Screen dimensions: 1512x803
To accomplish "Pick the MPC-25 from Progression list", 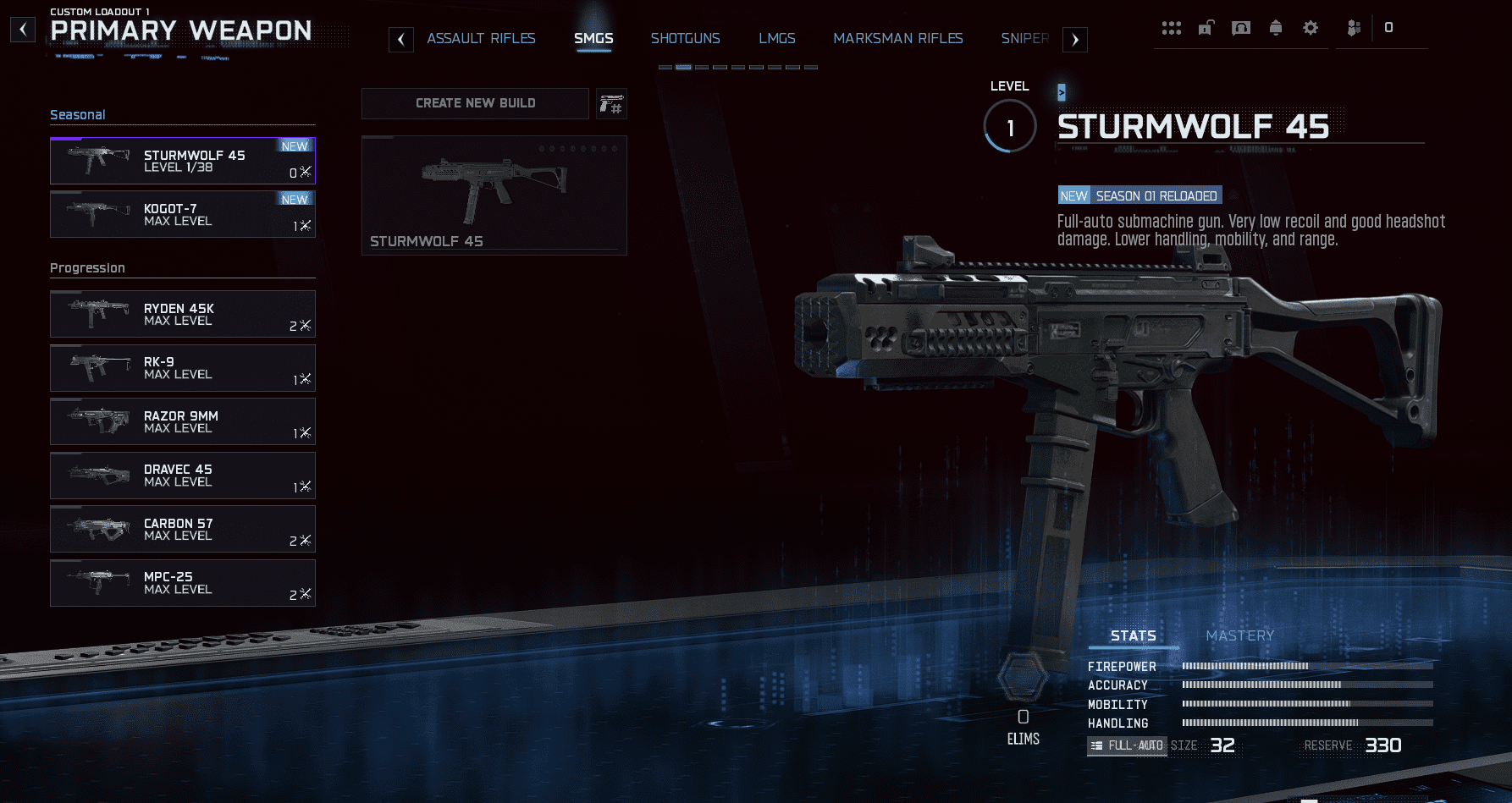I will pos(182,583).
